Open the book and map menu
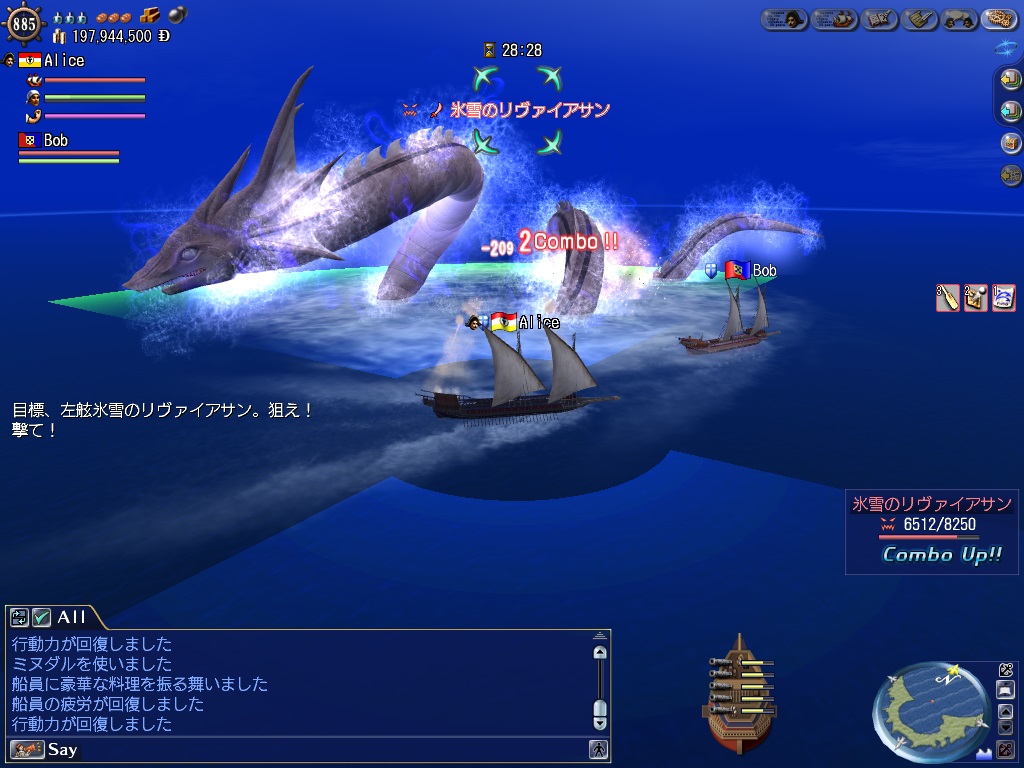 878,19
